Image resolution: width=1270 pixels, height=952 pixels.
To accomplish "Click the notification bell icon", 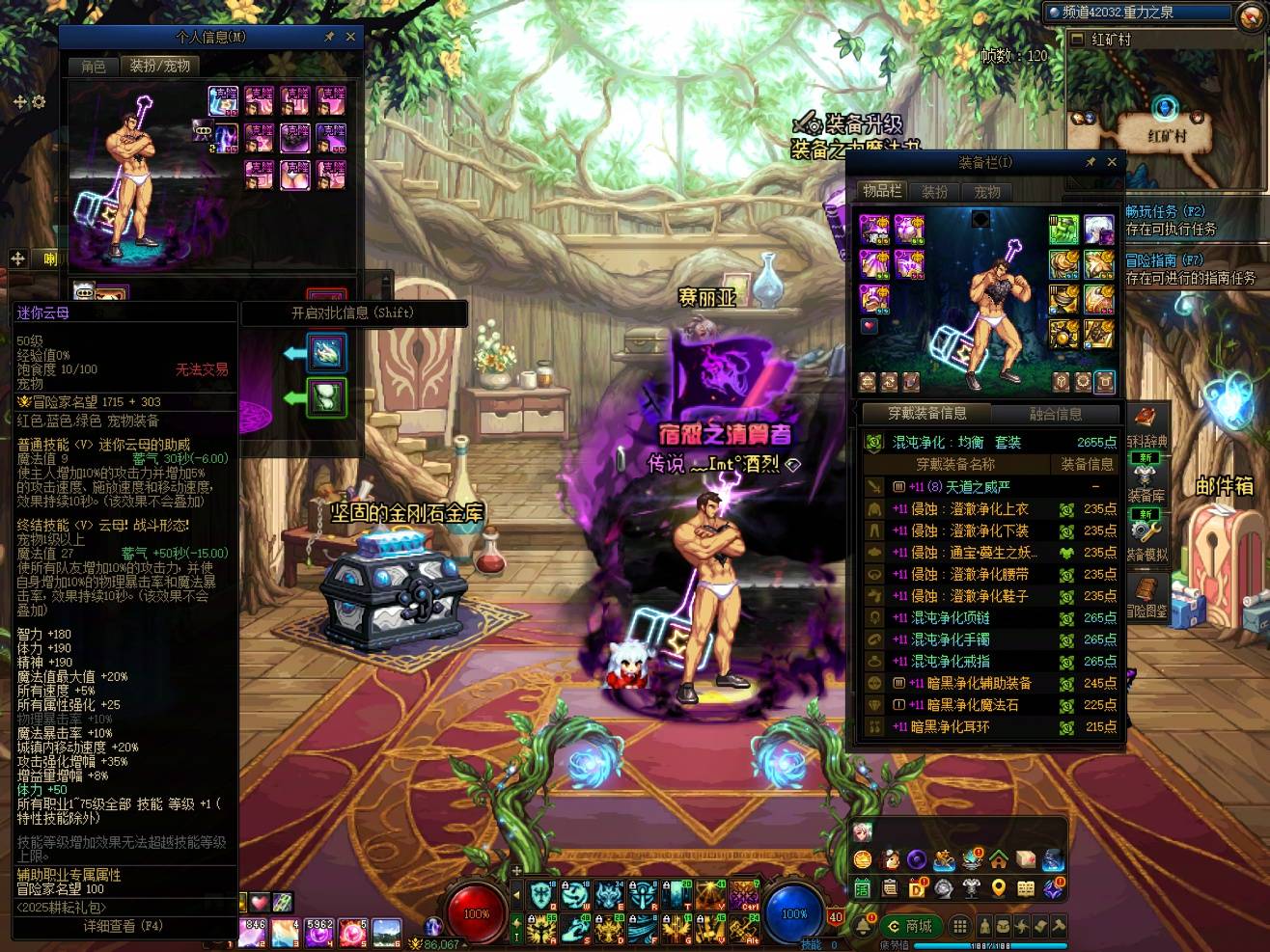I will pos(862,926).
